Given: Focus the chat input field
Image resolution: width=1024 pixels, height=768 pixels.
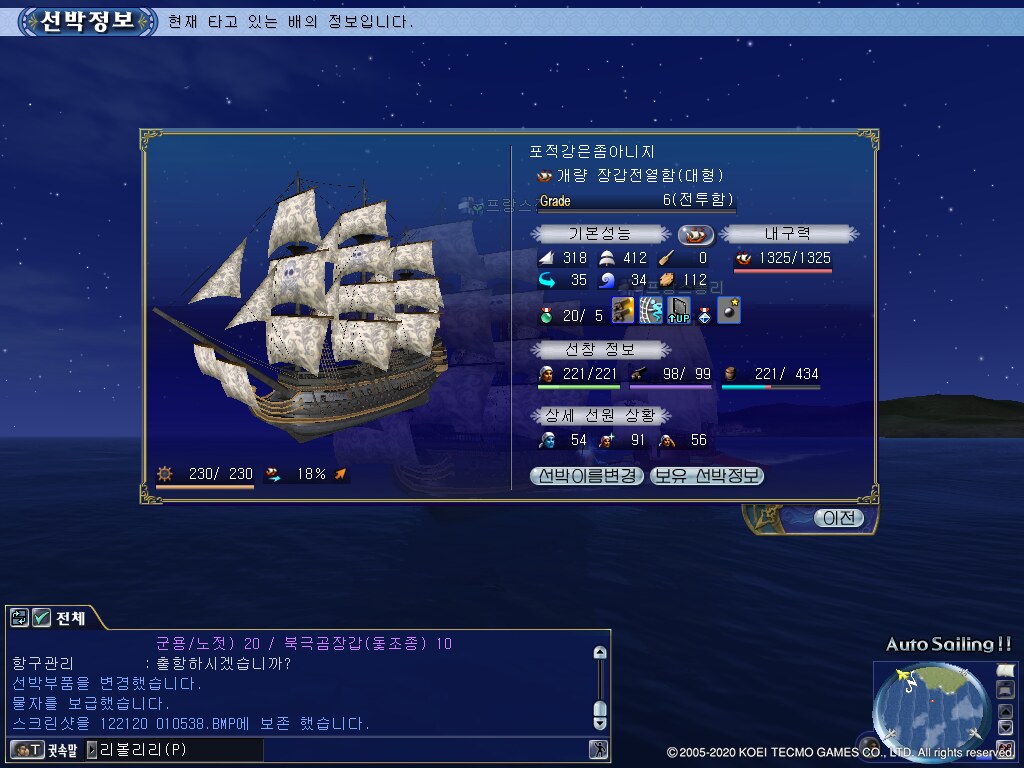Looking at the screenshot, I should click(180, 749).
